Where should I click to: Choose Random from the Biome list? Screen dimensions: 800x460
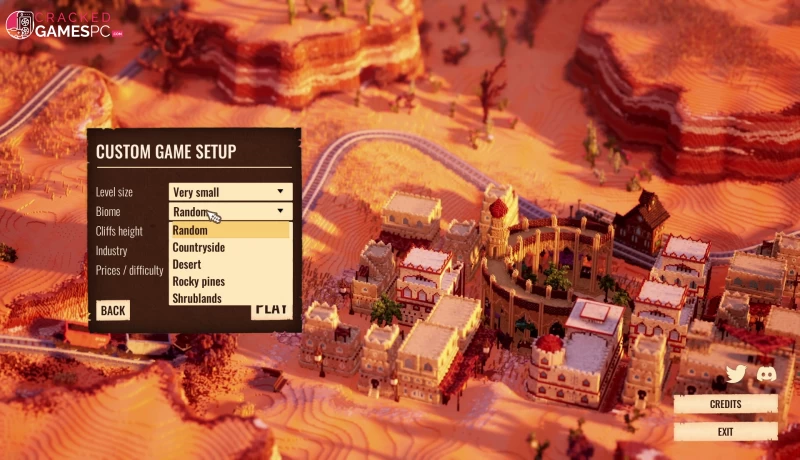230,230
